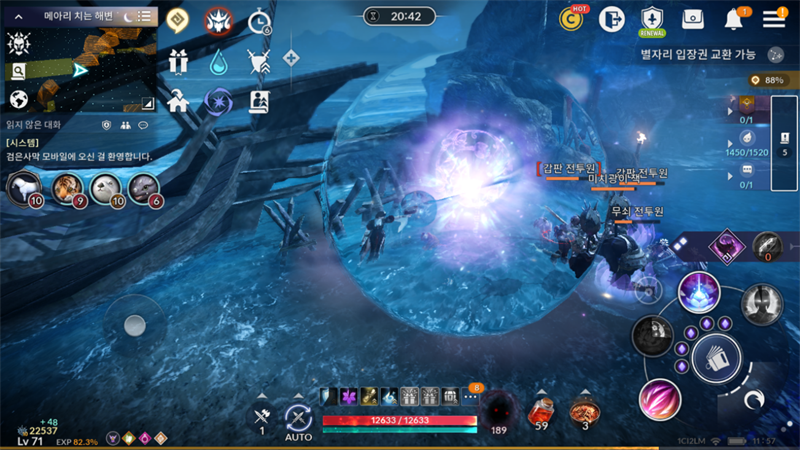Collapse the zone name header arrow
This screenshot has width=800, height=450.
tap(18, 16)
